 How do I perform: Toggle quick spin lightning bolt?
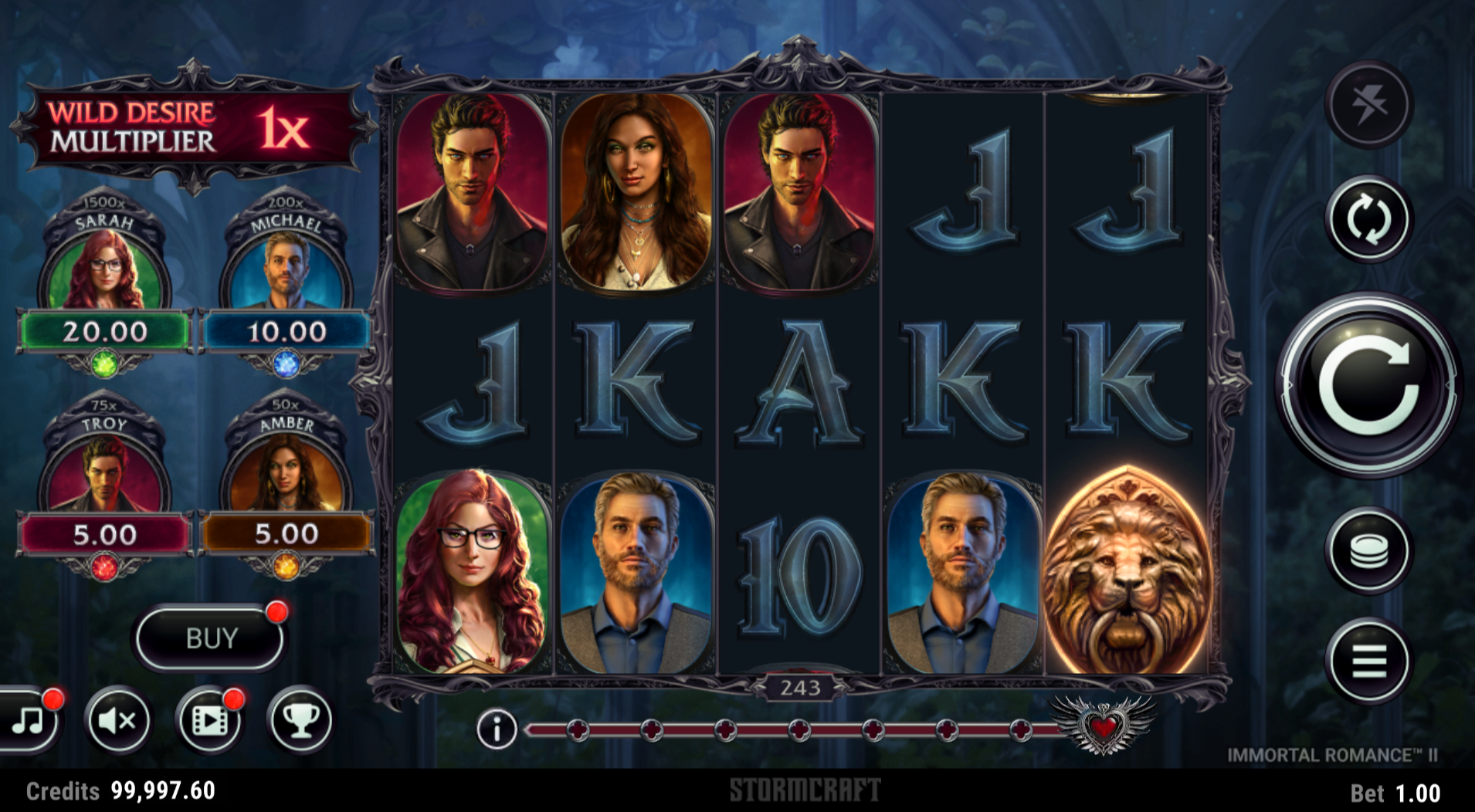pyautogui.click(x=1368, y=103)
